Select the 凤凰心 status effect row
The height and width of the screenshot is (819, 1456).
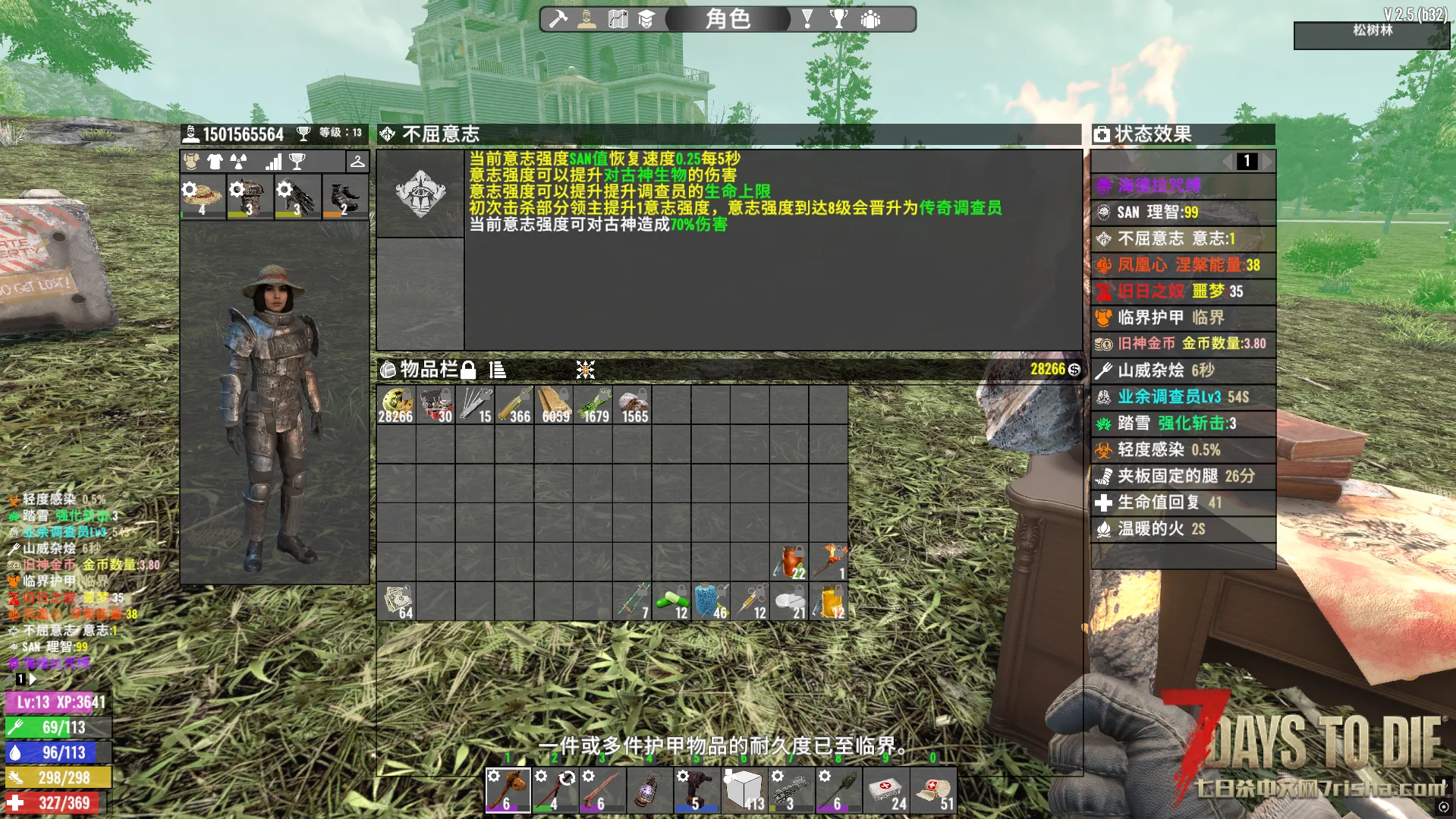pos(1183,265)
